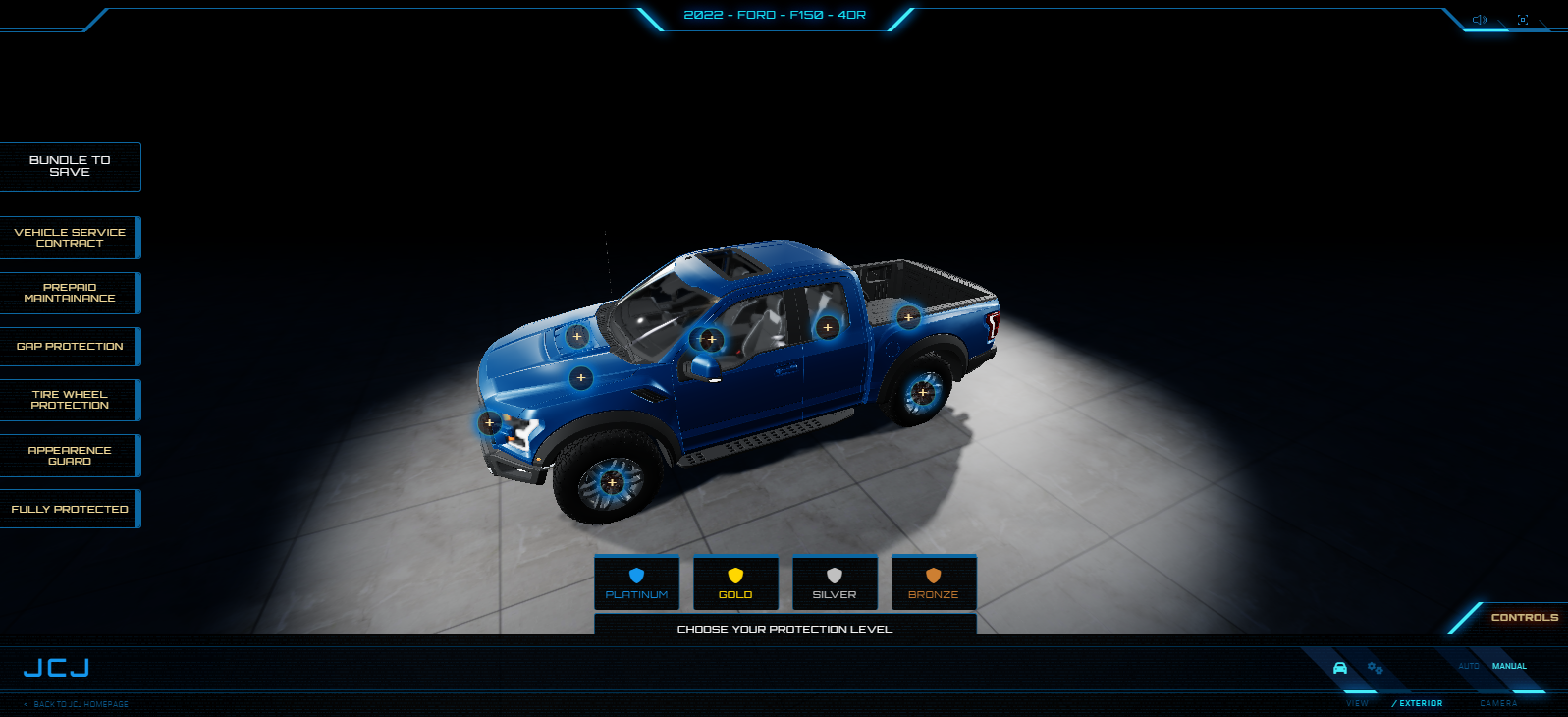Select Vehicle Service Contract
This screenshot has width=1568, height=717.
coord(70,238)
